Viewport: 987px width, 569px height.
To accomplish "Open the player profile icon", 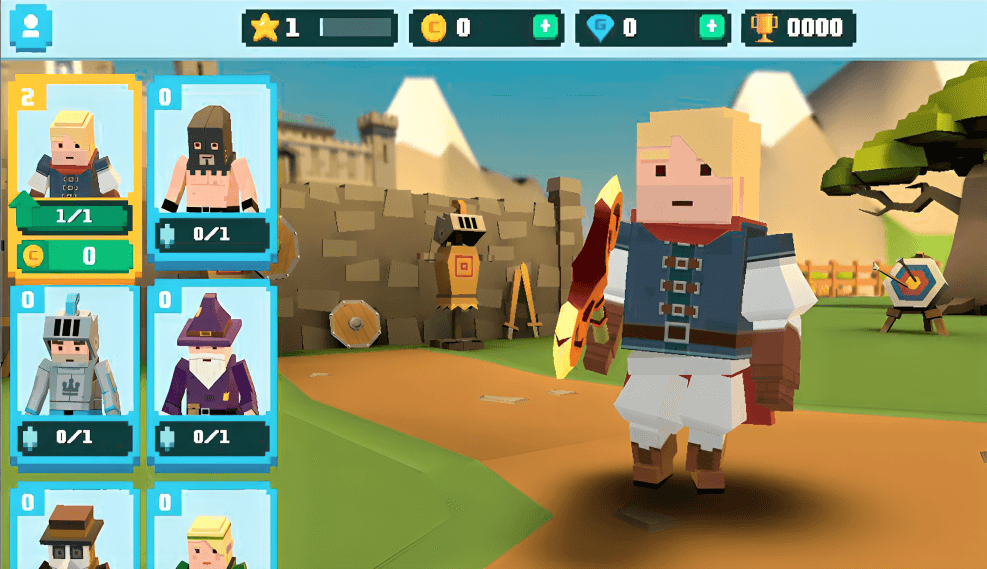I will tap(30, 28).
